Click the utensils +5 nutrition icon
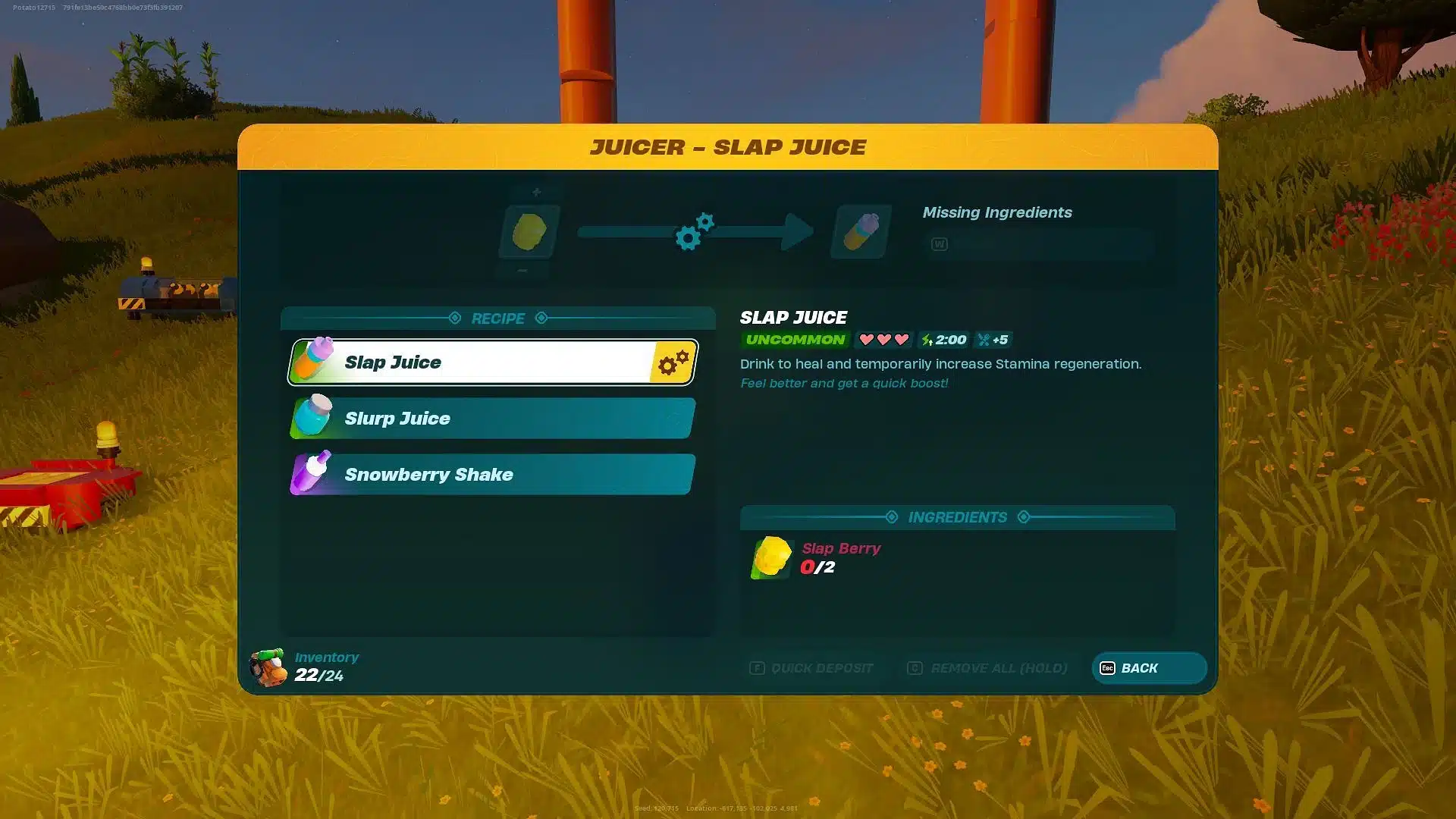Viewport: 1456px width, 819px height. coord(993,340)
